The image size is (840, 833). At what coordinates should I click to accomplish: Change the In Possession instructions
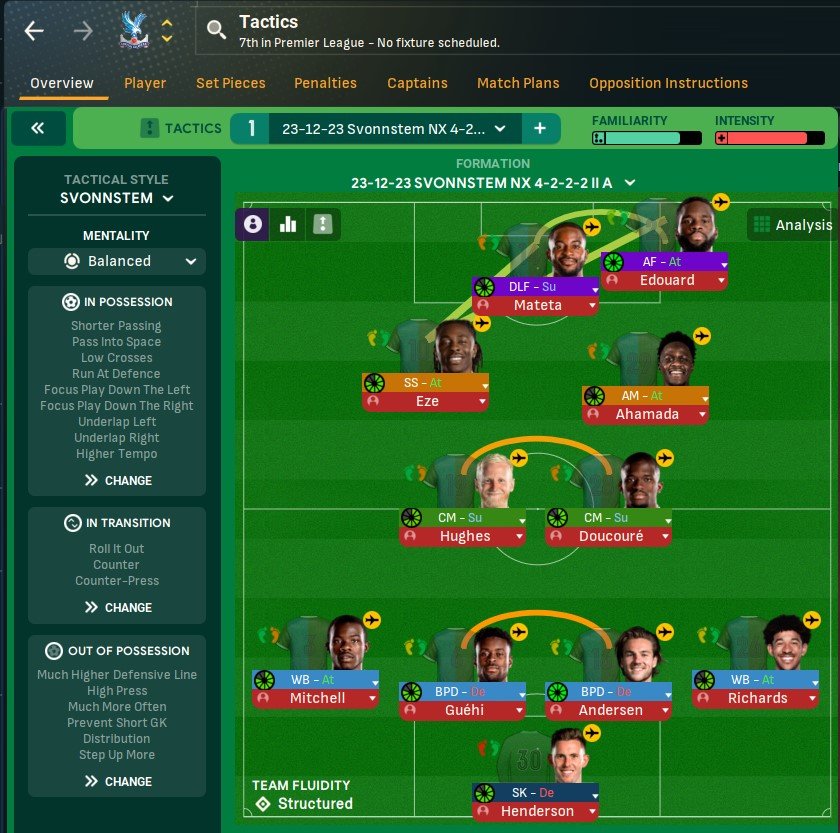[x=118, y=480]
